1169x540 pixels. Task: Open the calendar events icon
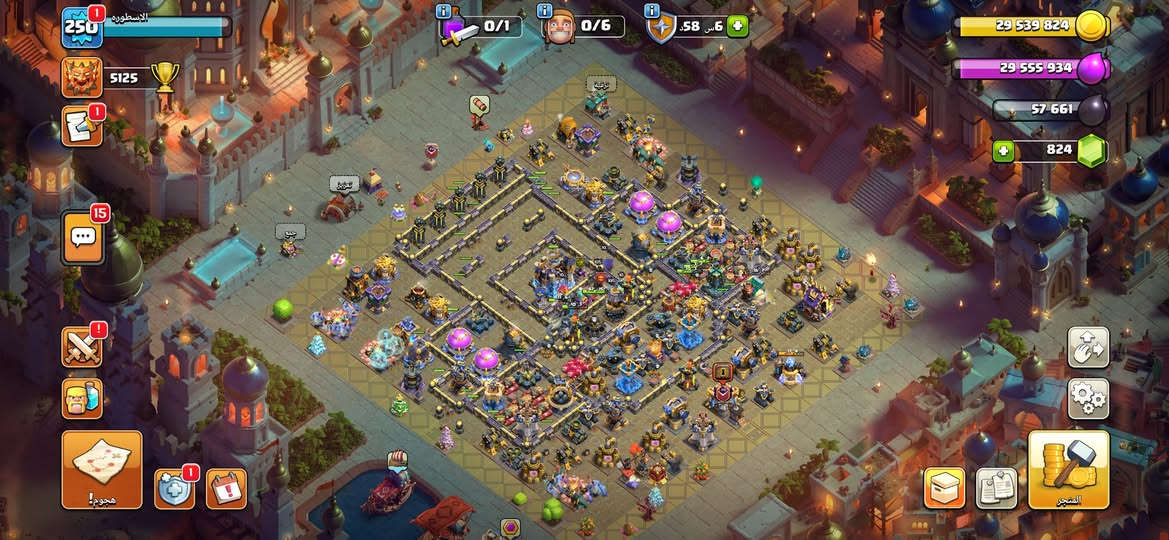[226, 488]
